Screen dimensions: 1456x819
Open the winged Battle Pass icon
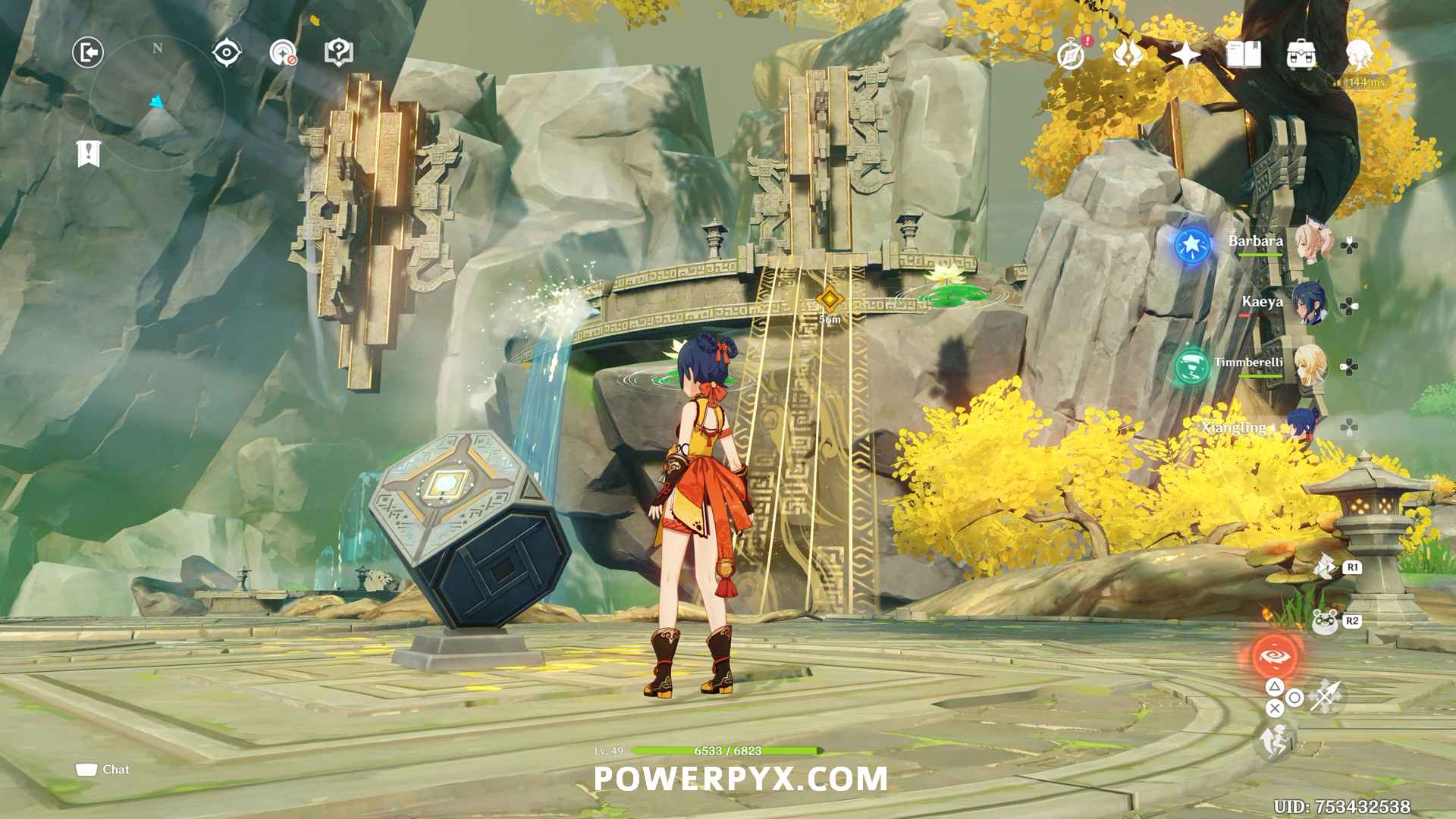coord(1128,55)
